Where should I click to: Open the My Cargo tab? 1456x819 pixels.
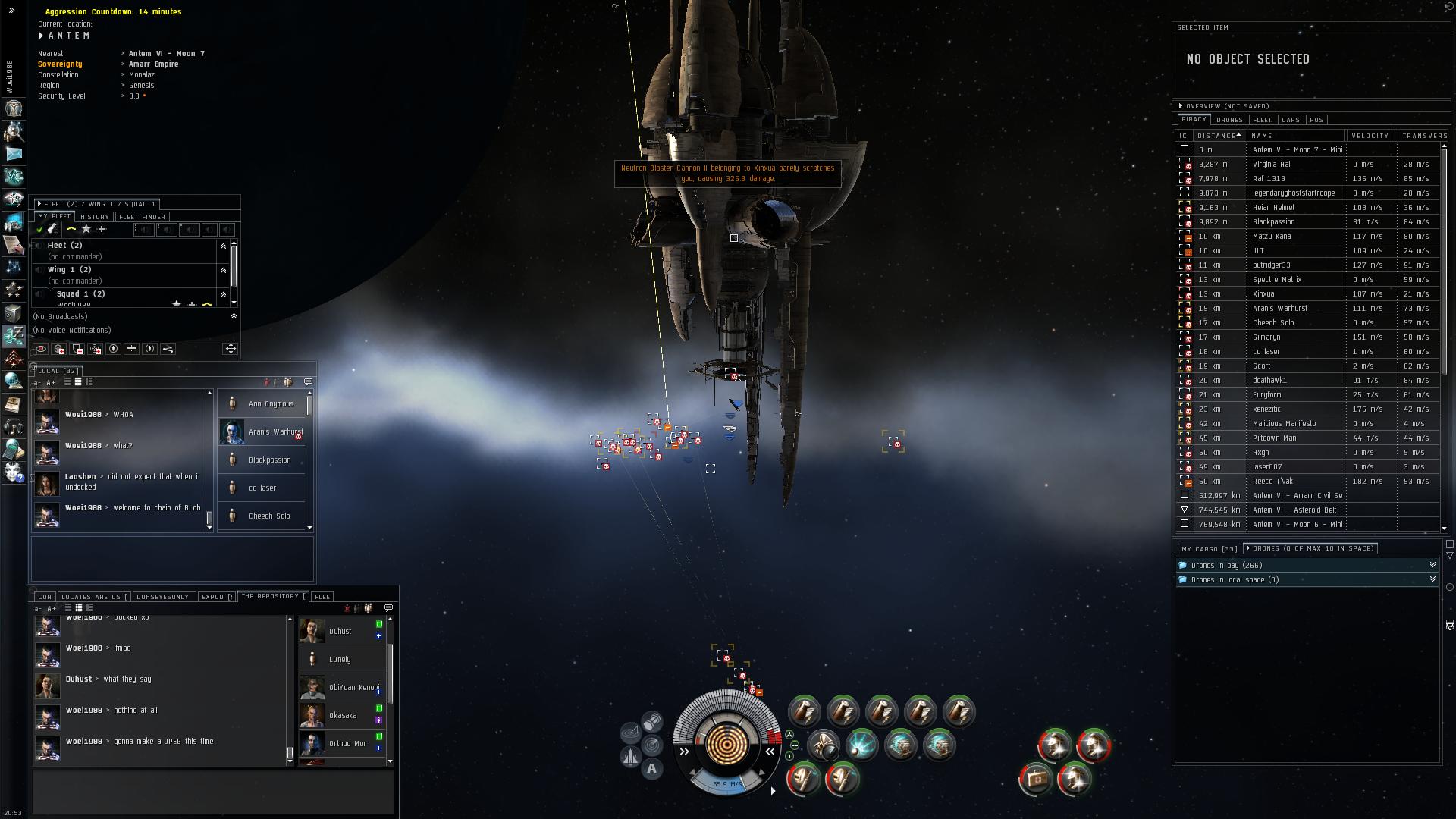(1209, 549)
